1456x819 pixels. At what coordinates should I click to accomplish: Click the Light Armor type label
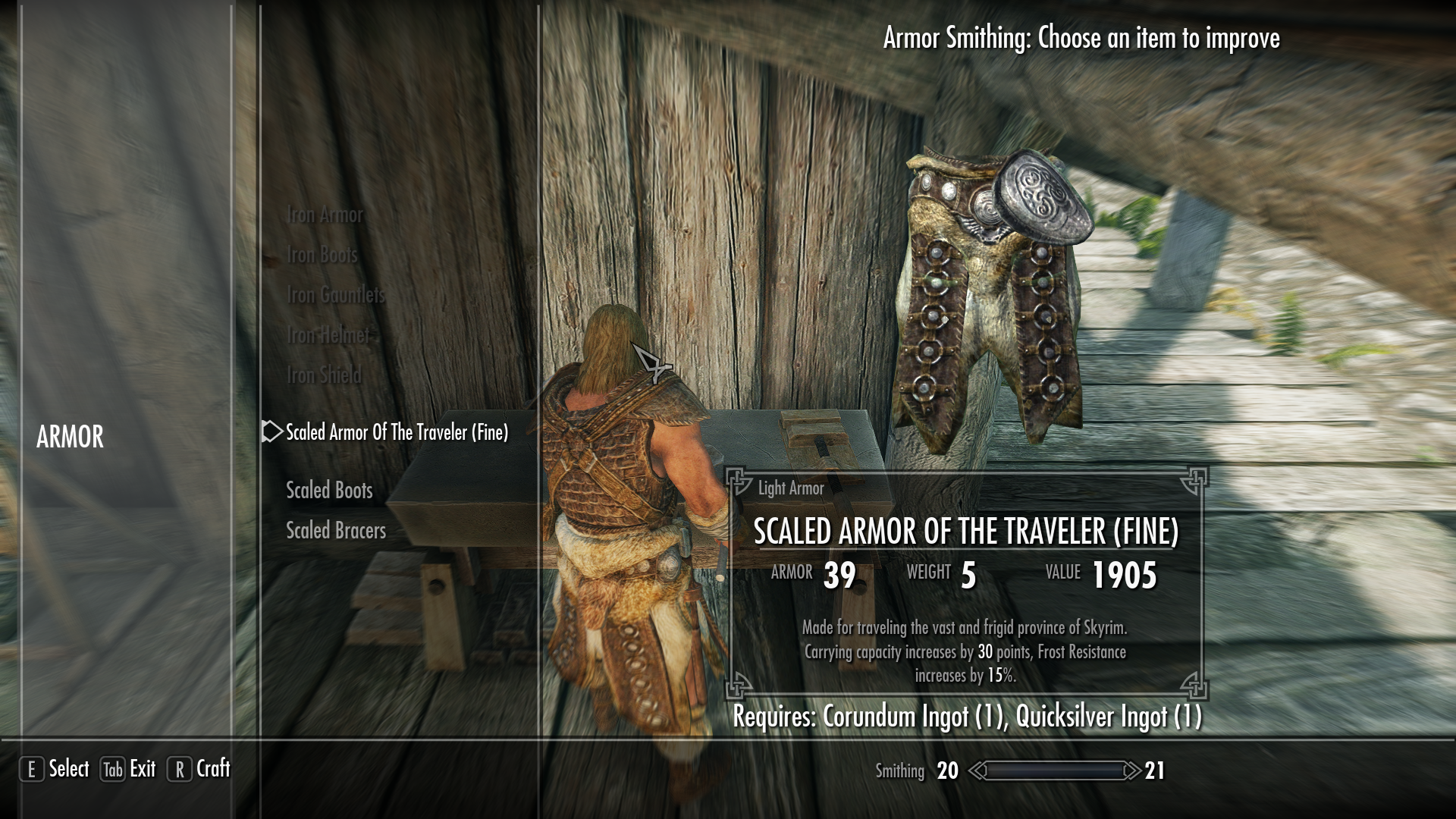[x=790, y=488]
